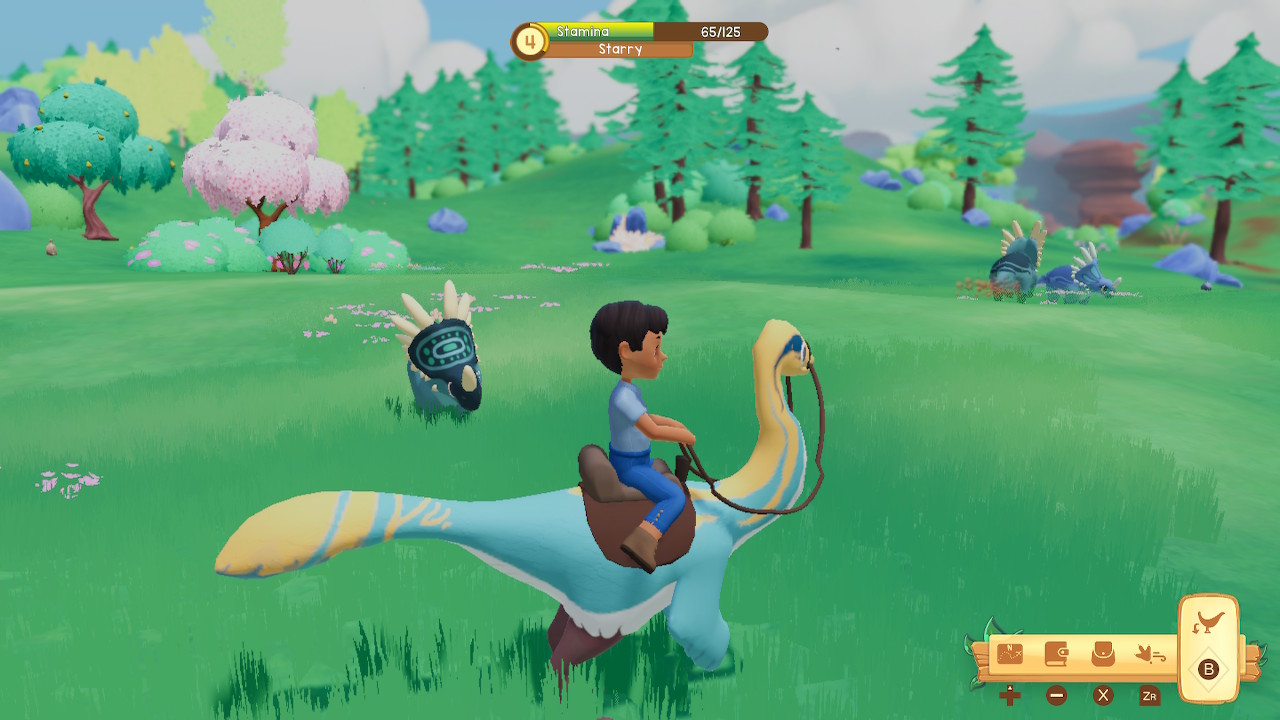Image resolution: width=1280 pixels, height=720 pixels.
Task: Click the Minus button prompt
Action: tap(1056, 696)
